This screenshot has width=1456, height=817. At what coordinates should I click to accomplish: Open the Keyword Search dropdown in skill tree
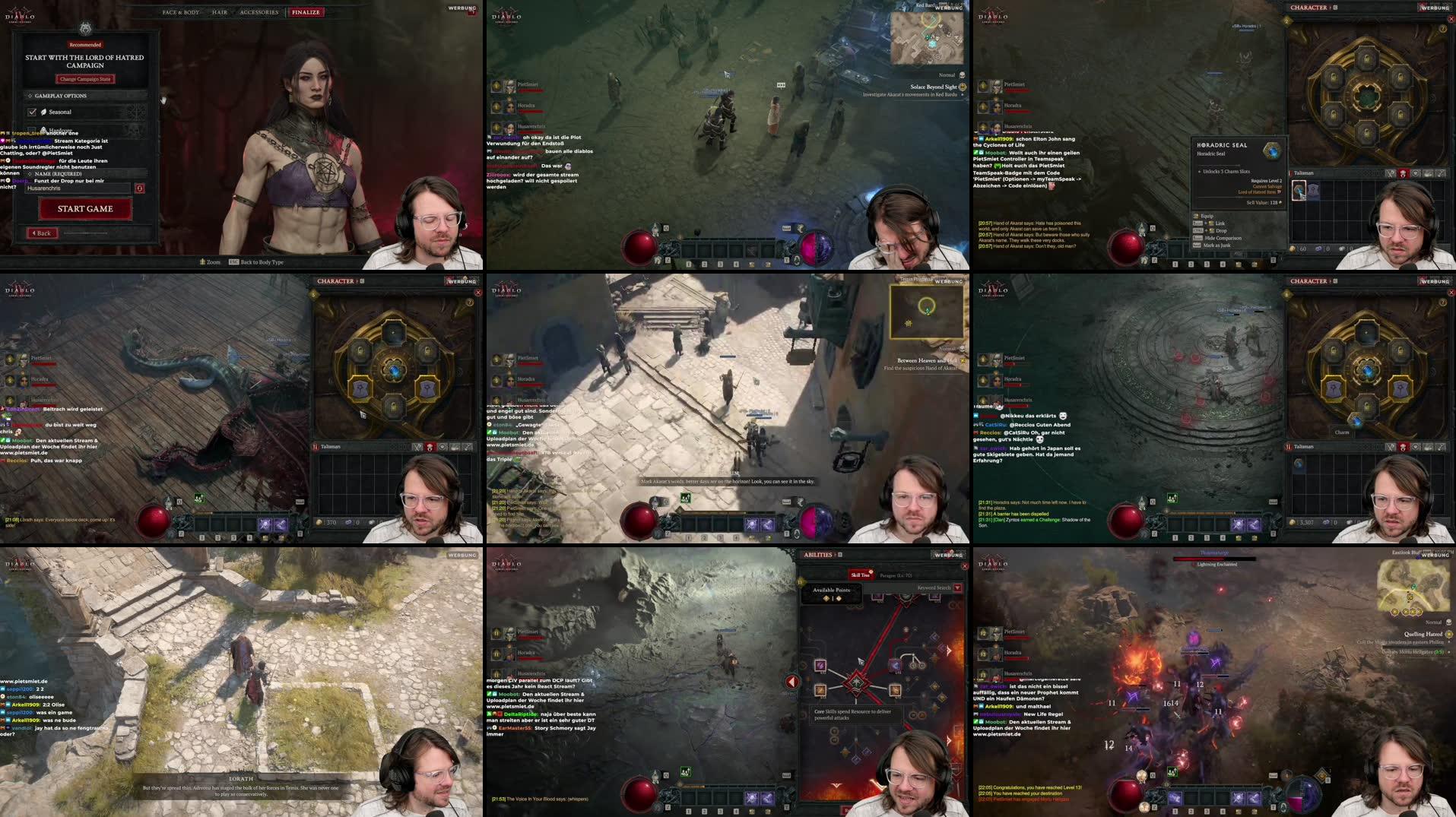(x=958, y=588)
